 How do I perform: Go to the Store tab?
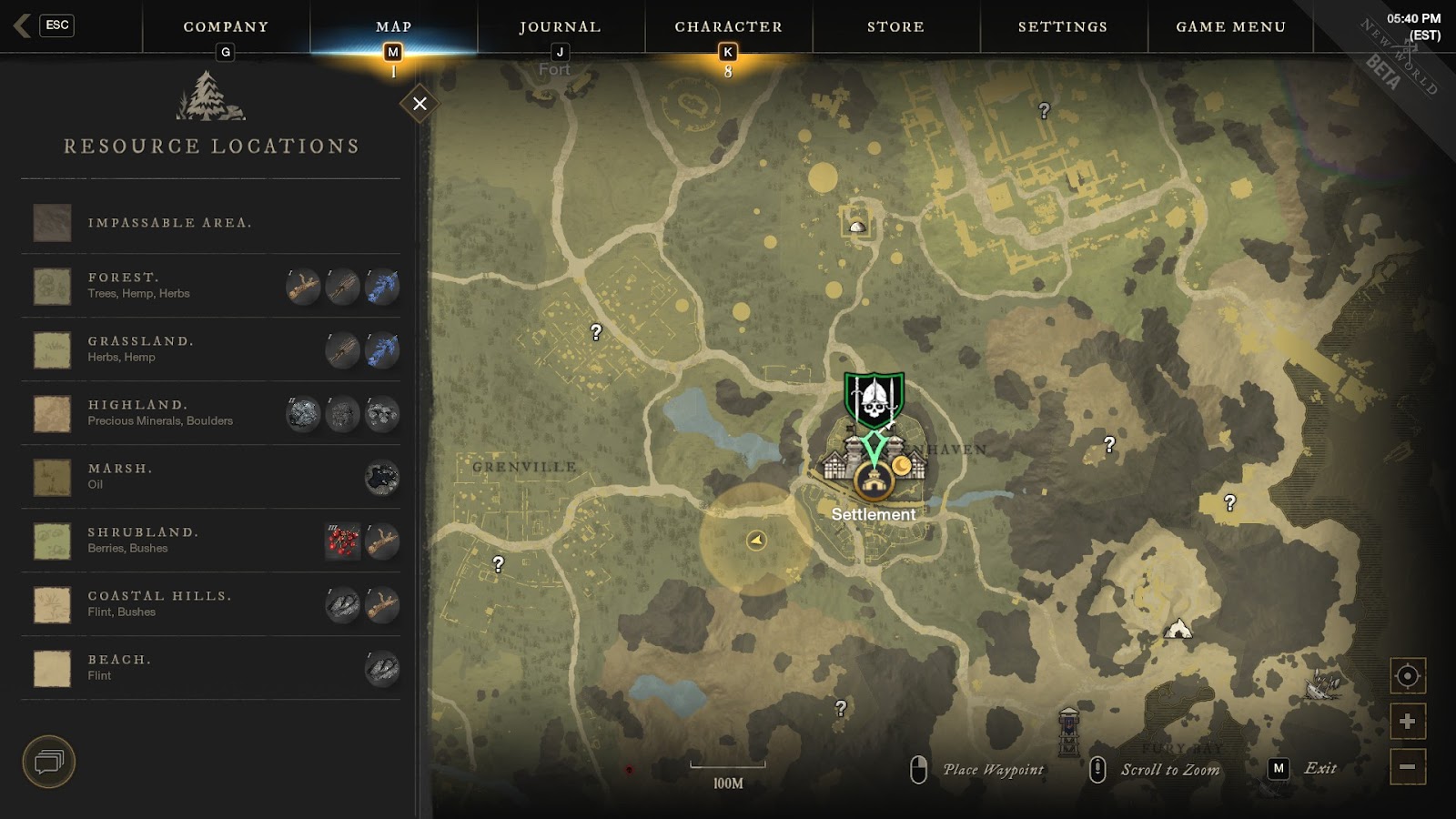895,27
